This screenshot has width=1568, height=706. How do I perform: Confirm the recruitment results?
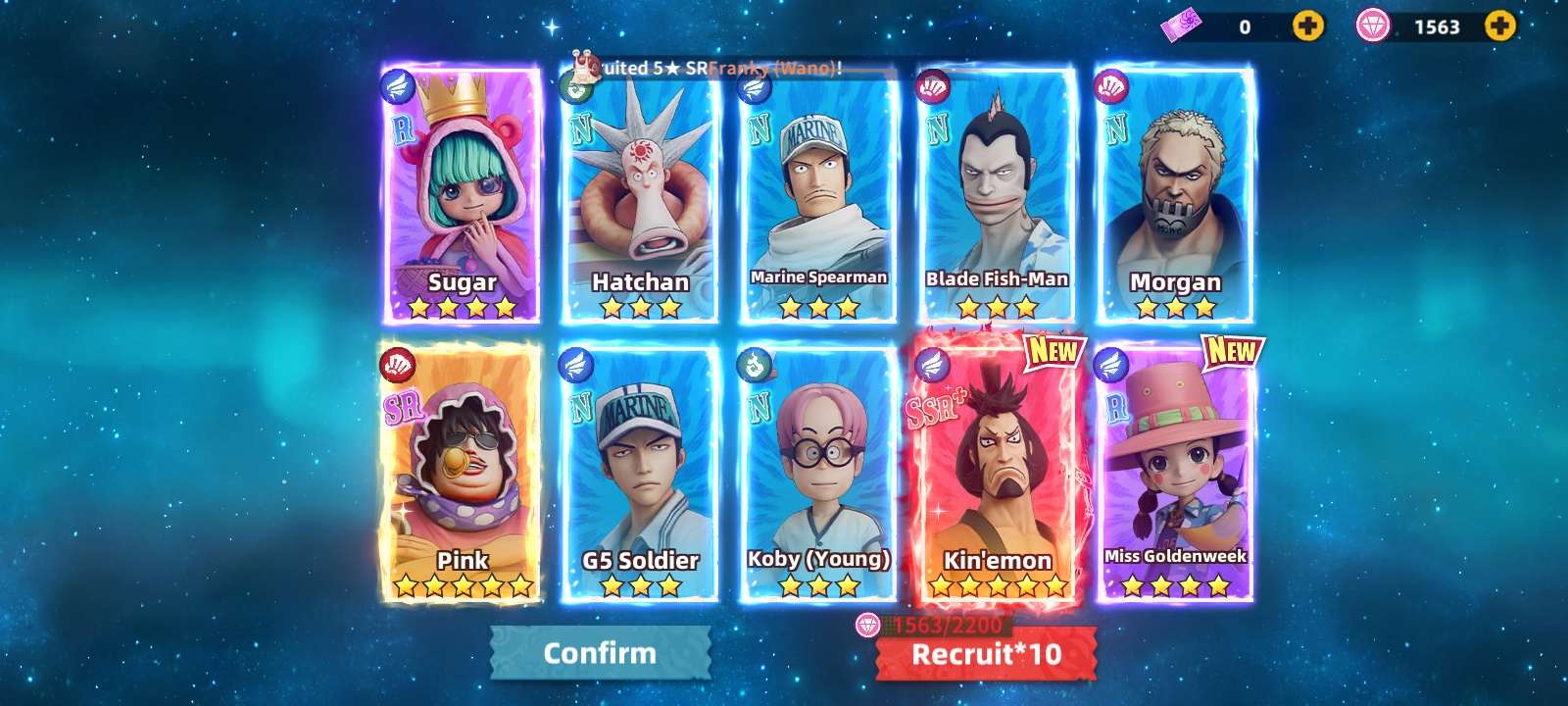600,653
